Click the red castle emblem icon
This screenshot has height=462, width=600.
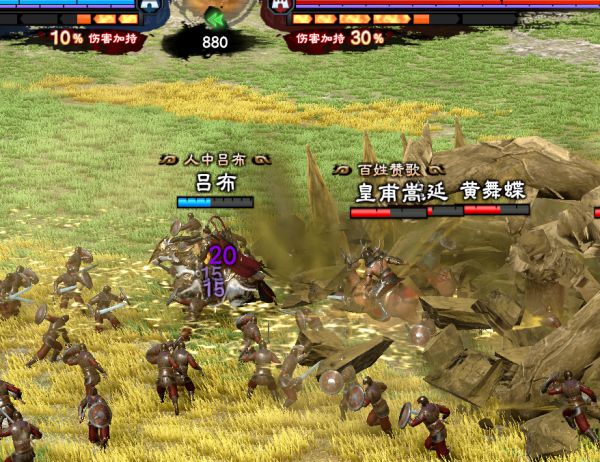(278, 5)
